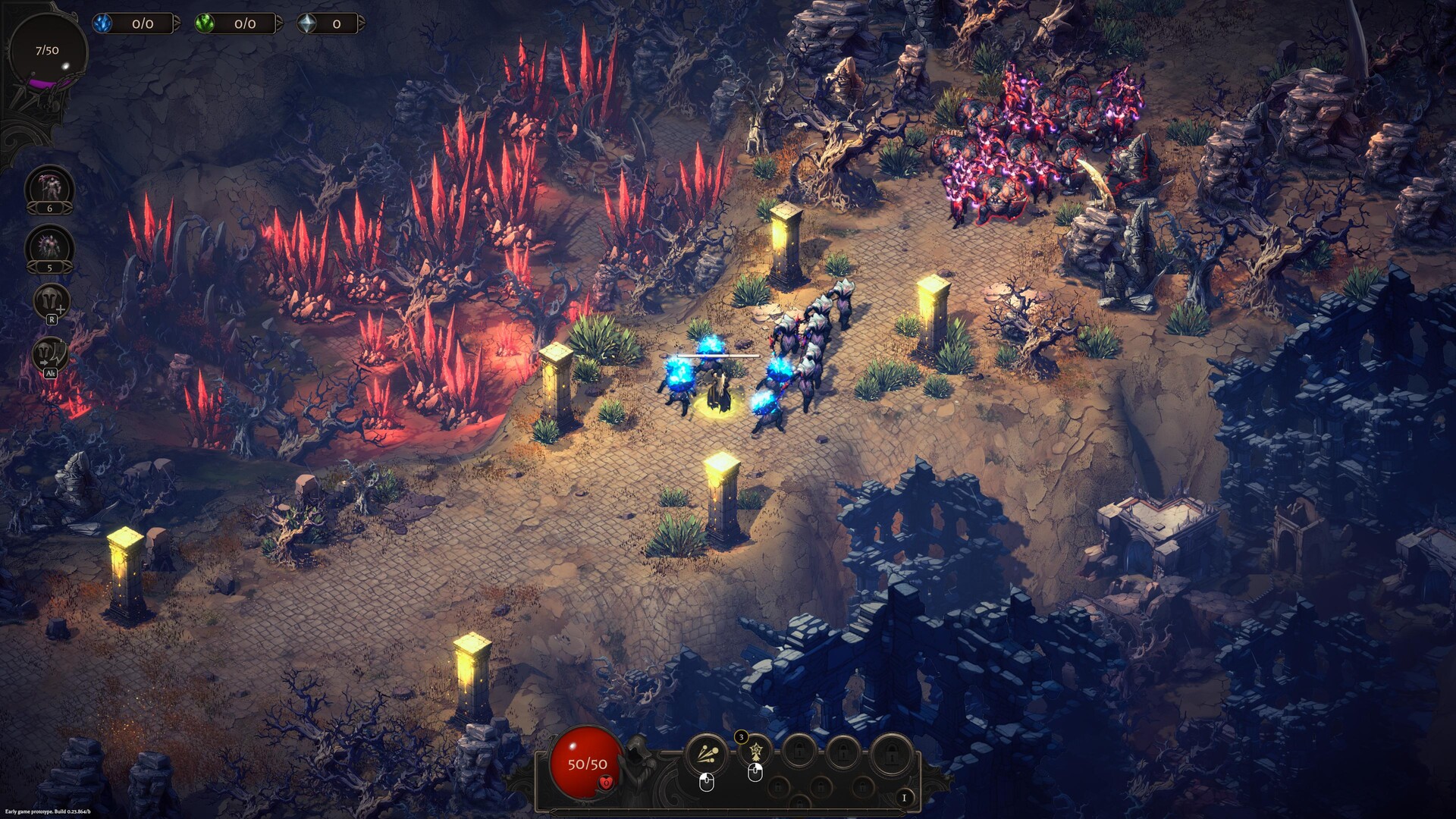This screenshot has height=819, width=1456.
Task: Expand the green resource bar via its right chevron
Action: [279, 23]
